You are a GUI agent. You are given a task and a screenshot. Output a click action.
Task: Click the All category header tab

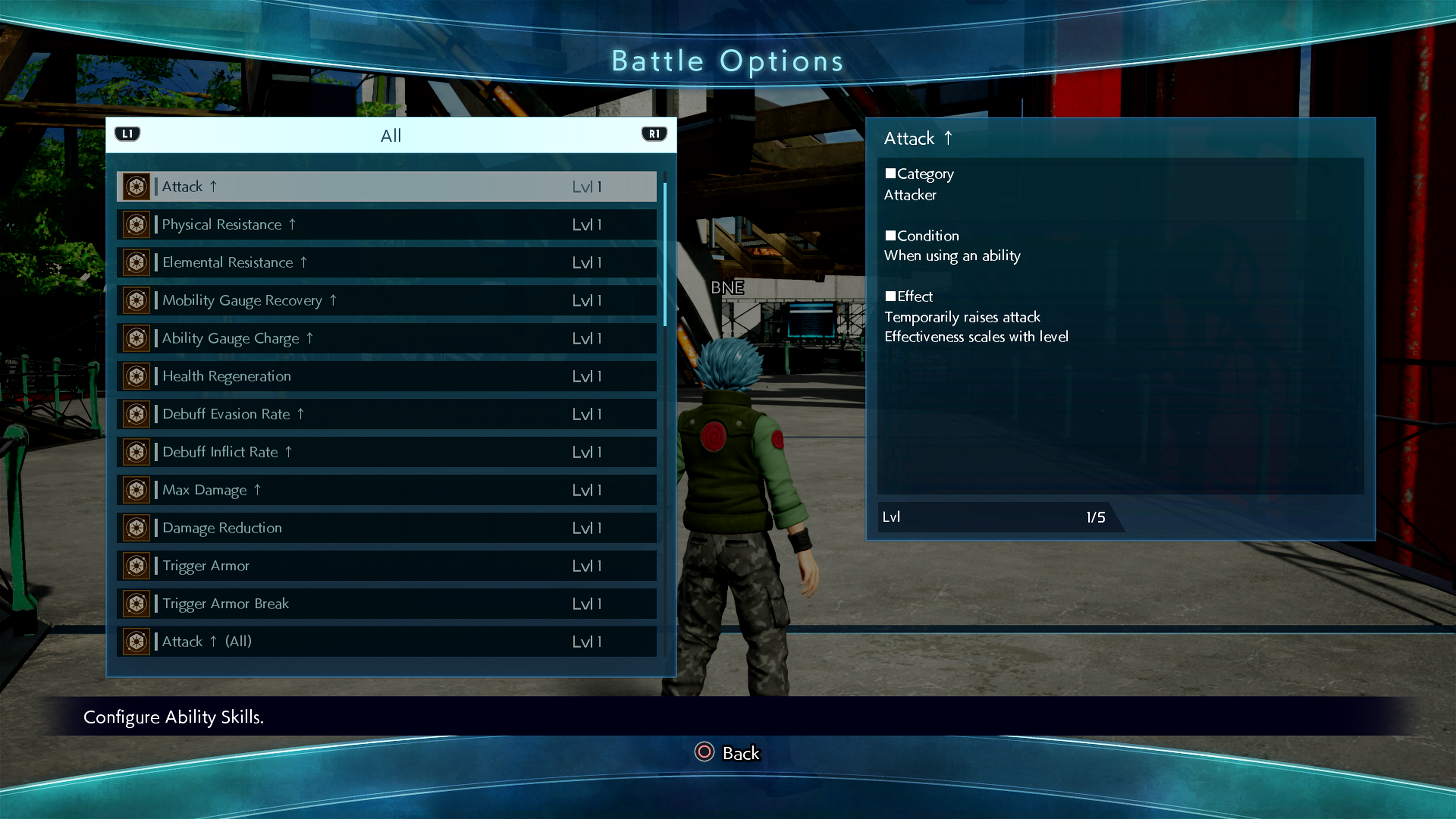tap(391, 136)
